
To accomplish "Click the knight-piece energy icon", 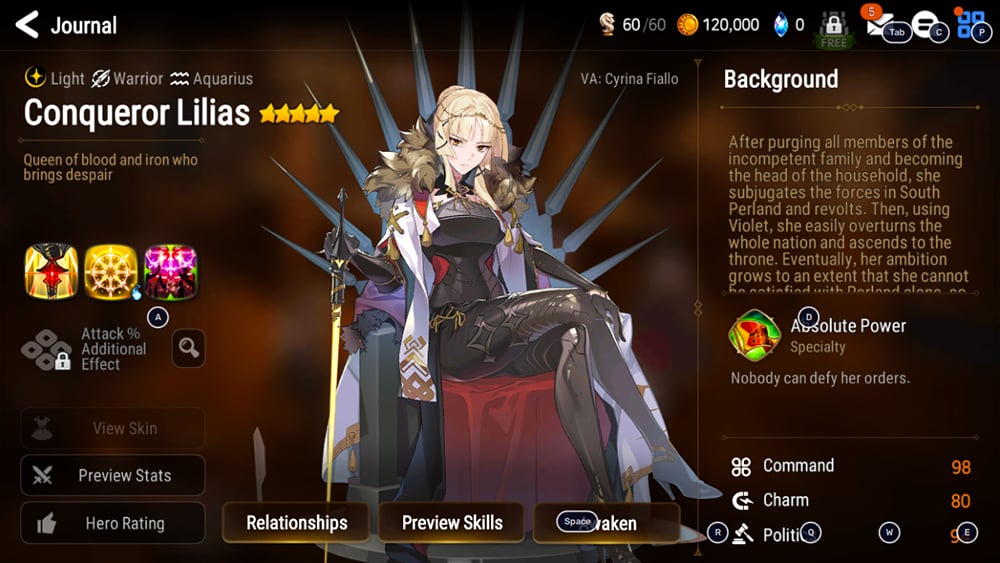I will coord(607,25).
